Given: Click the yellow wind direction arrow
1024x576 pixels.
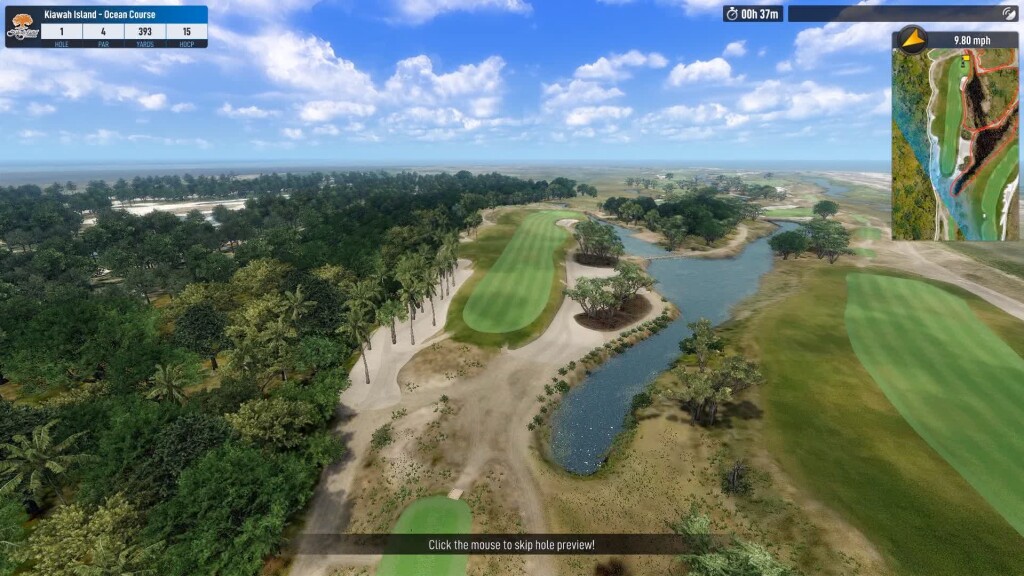Looking at the screenshot, I should [x=911, y=40].
